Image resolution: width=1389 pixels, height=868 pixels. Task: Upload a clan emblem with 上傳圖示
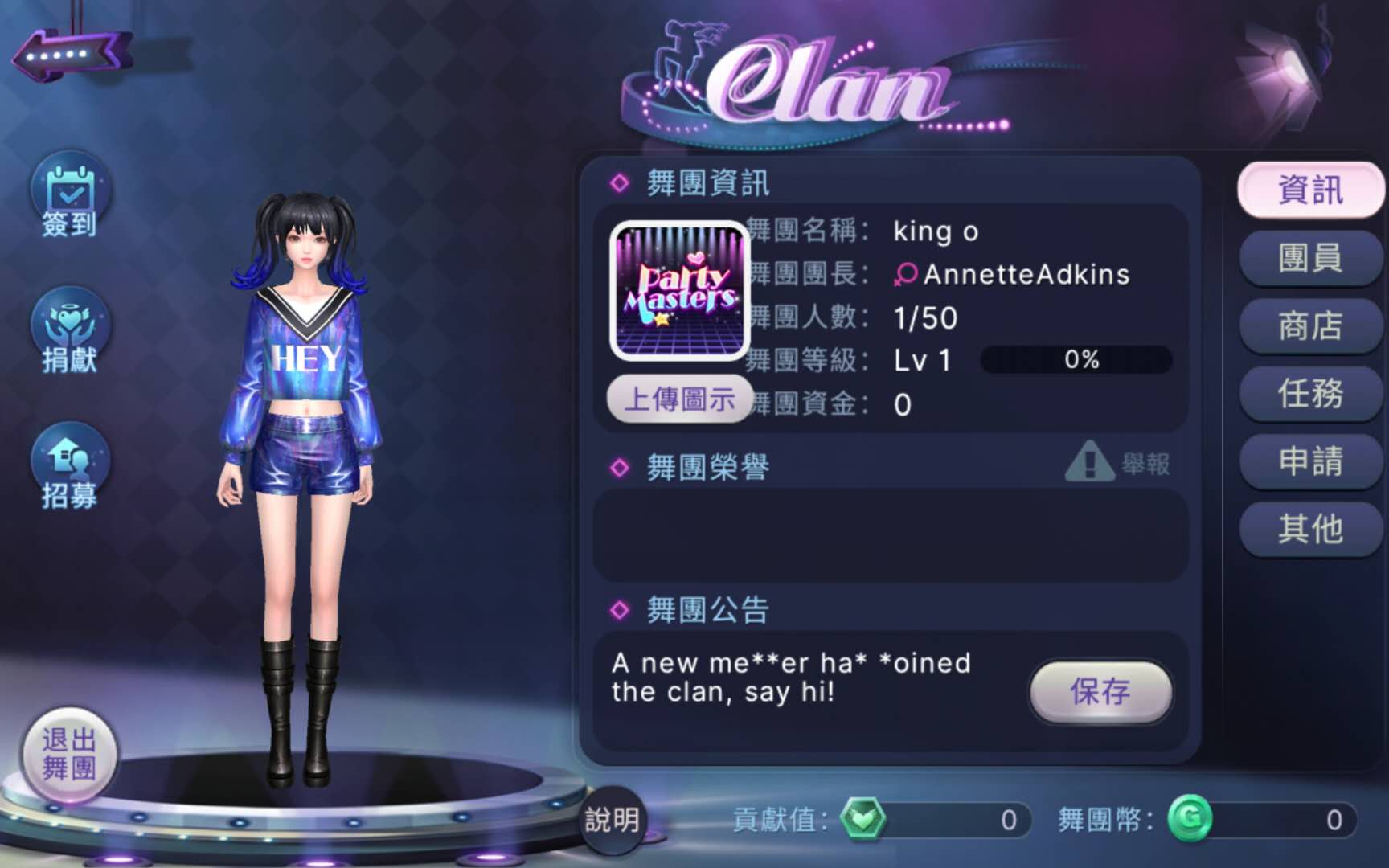pyautogui.click(x=679, y=399)
